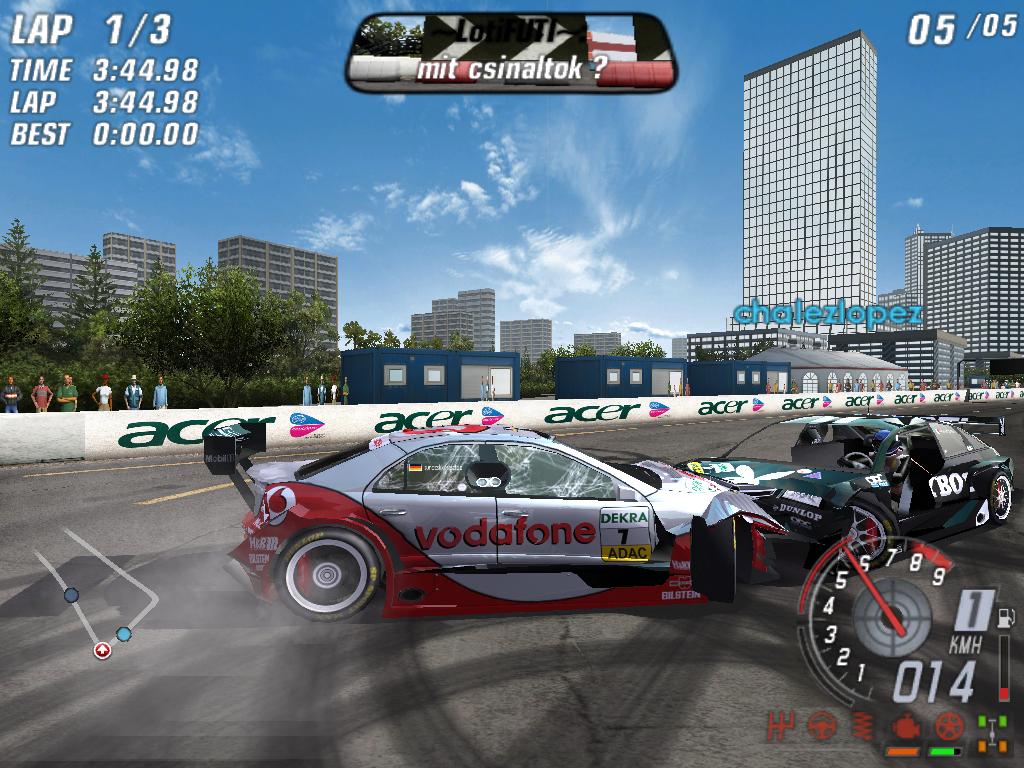Click the gearbox damage icon
This screenshot has width=1024, height=768.
782,723
